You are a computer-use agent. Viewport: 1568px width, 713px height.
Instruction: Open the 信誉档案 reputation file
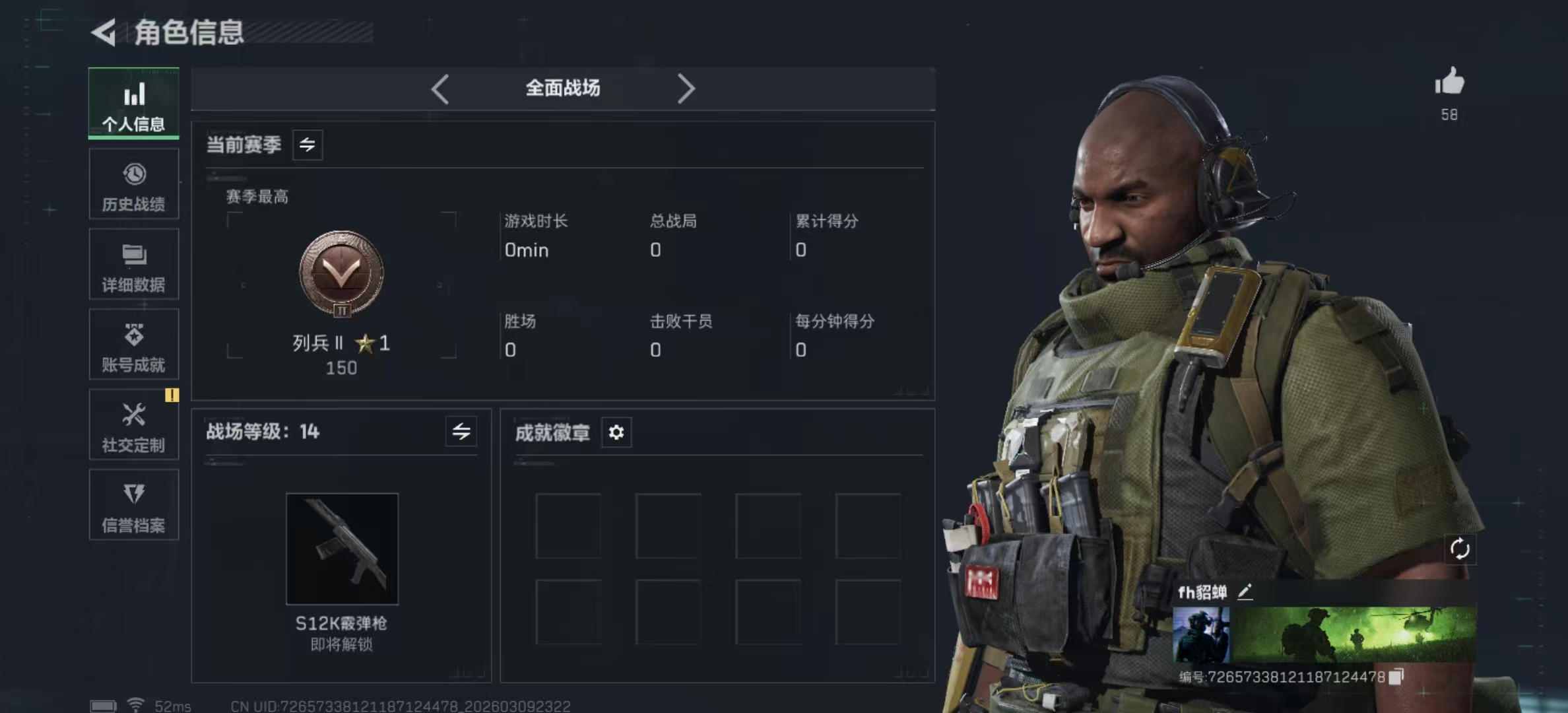coord(134,505)
